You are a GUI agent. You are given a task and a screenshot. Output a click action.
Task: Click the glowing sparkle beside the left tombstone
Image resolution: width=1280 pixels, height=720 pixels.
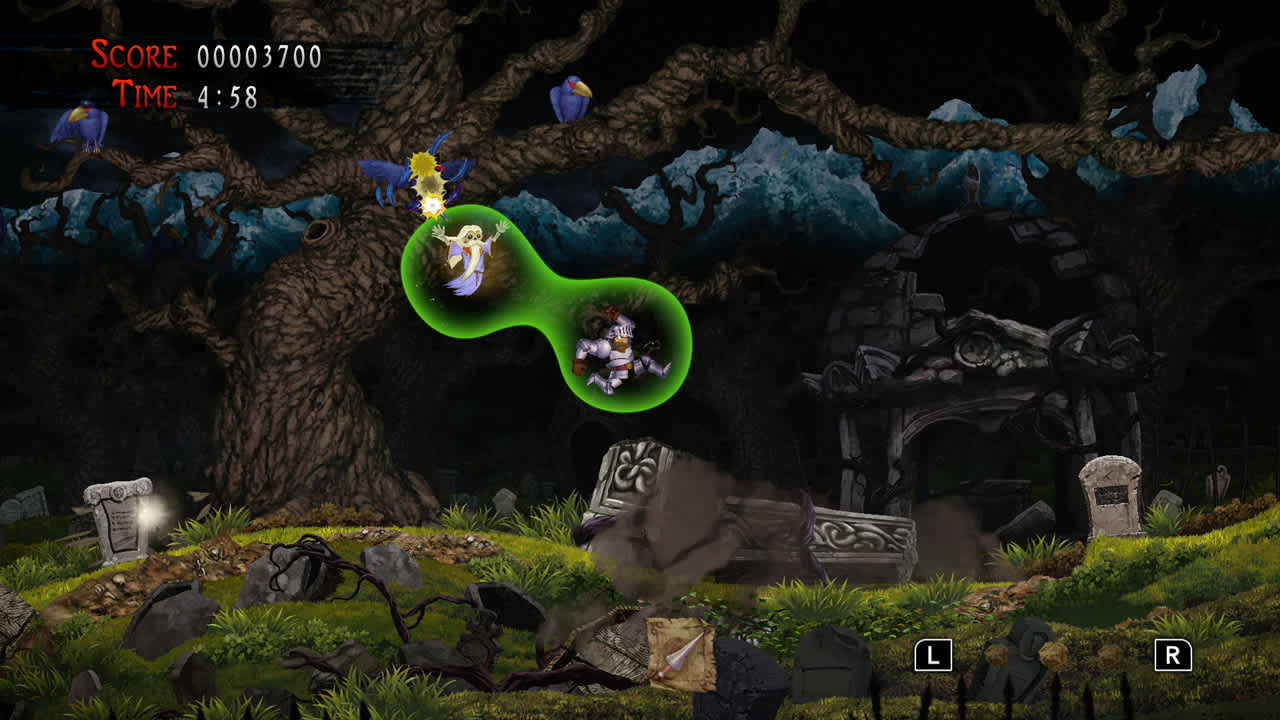pos(148,515)
